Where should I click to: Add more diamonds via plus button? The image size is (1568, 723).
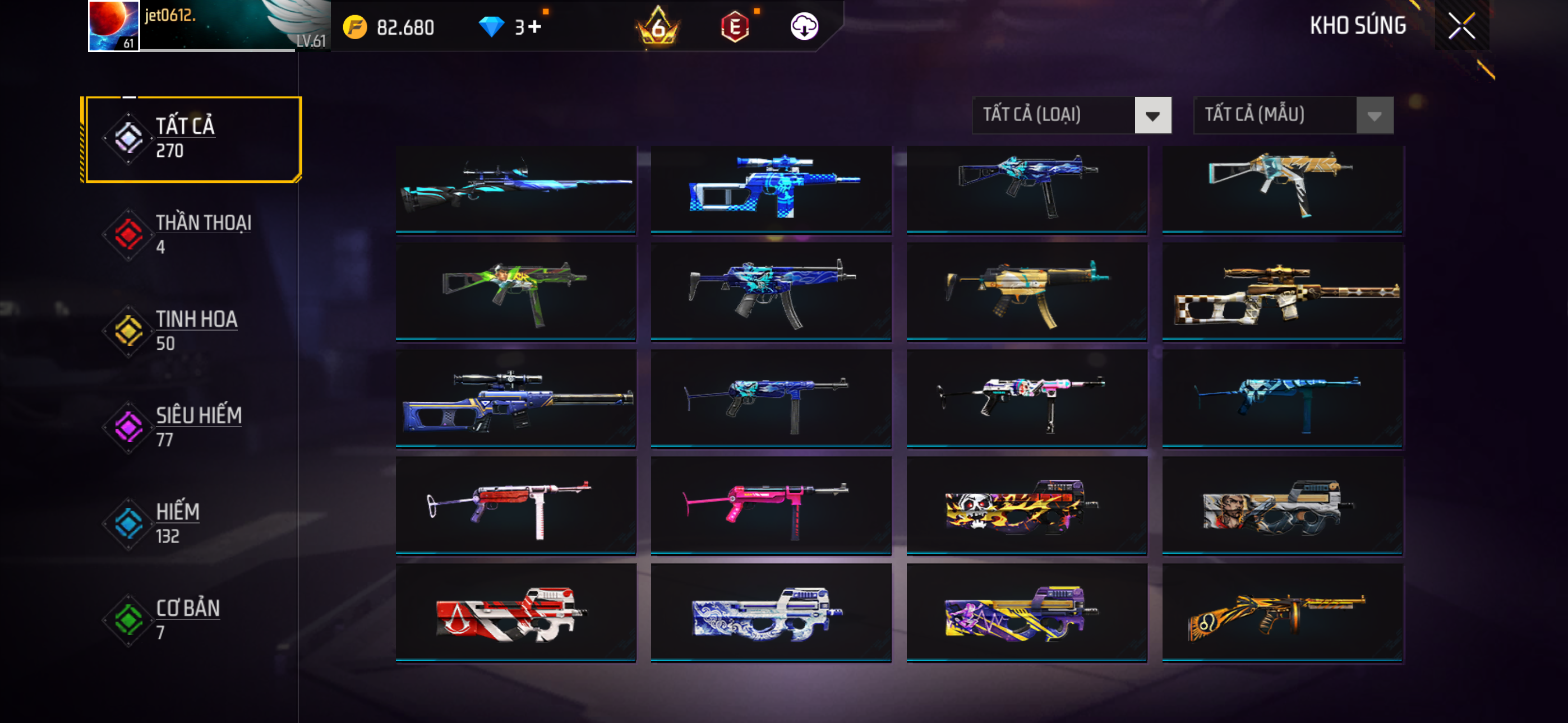click(x=534, y=27)
